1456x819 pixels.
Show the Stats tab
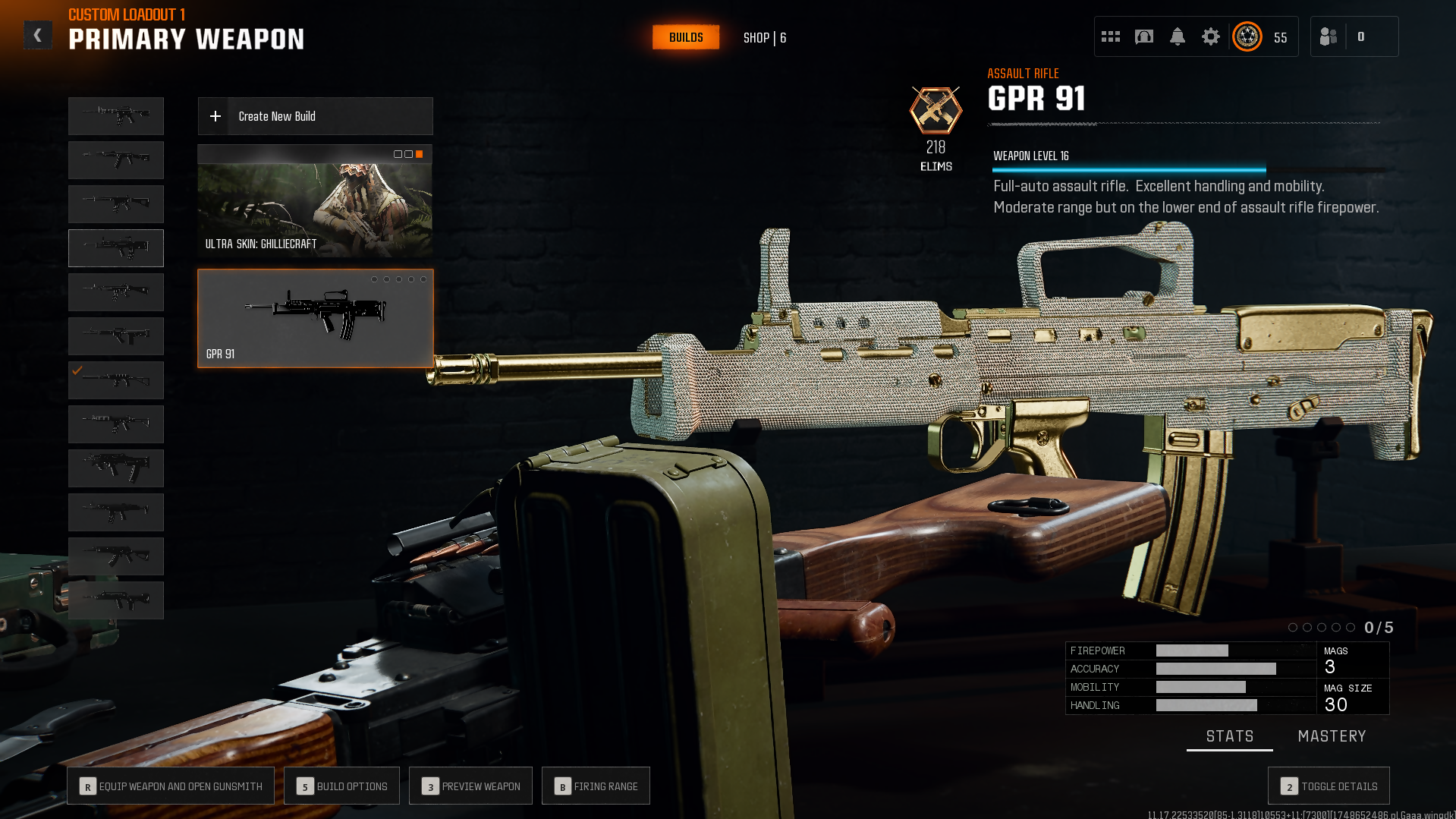coord(1229,736)
